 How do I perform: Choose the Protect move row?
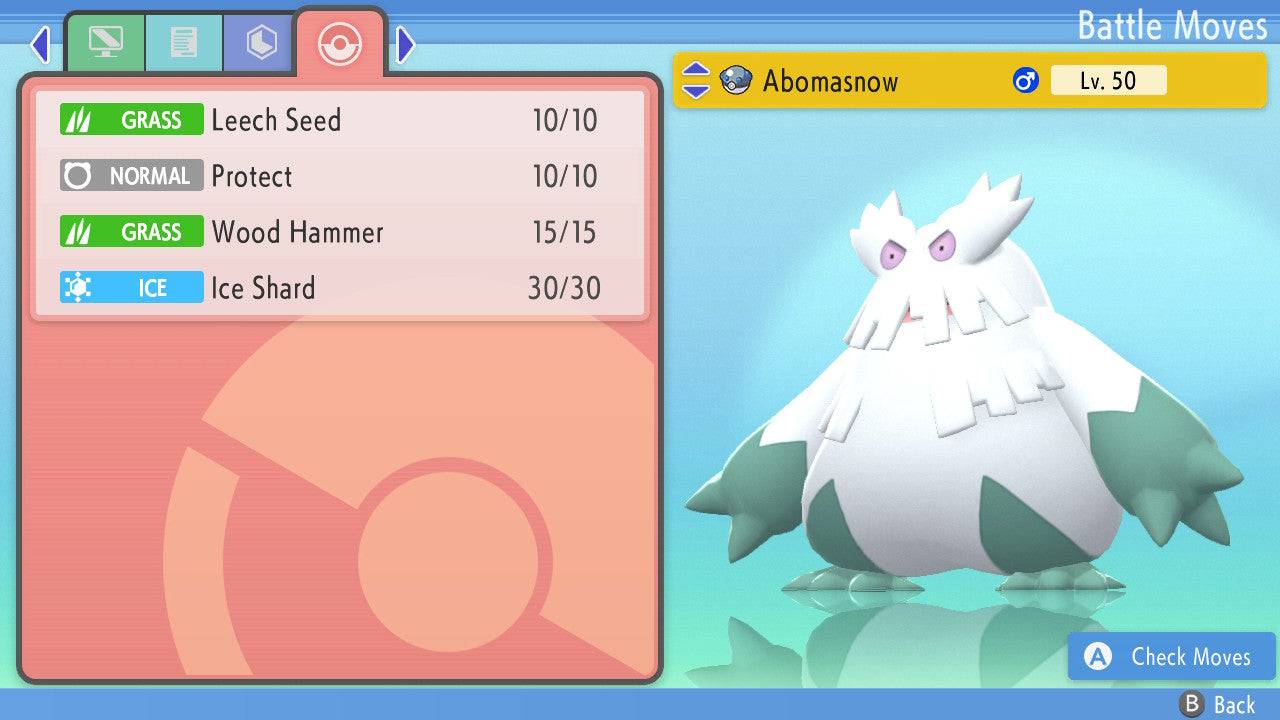[x=340, y=177]
